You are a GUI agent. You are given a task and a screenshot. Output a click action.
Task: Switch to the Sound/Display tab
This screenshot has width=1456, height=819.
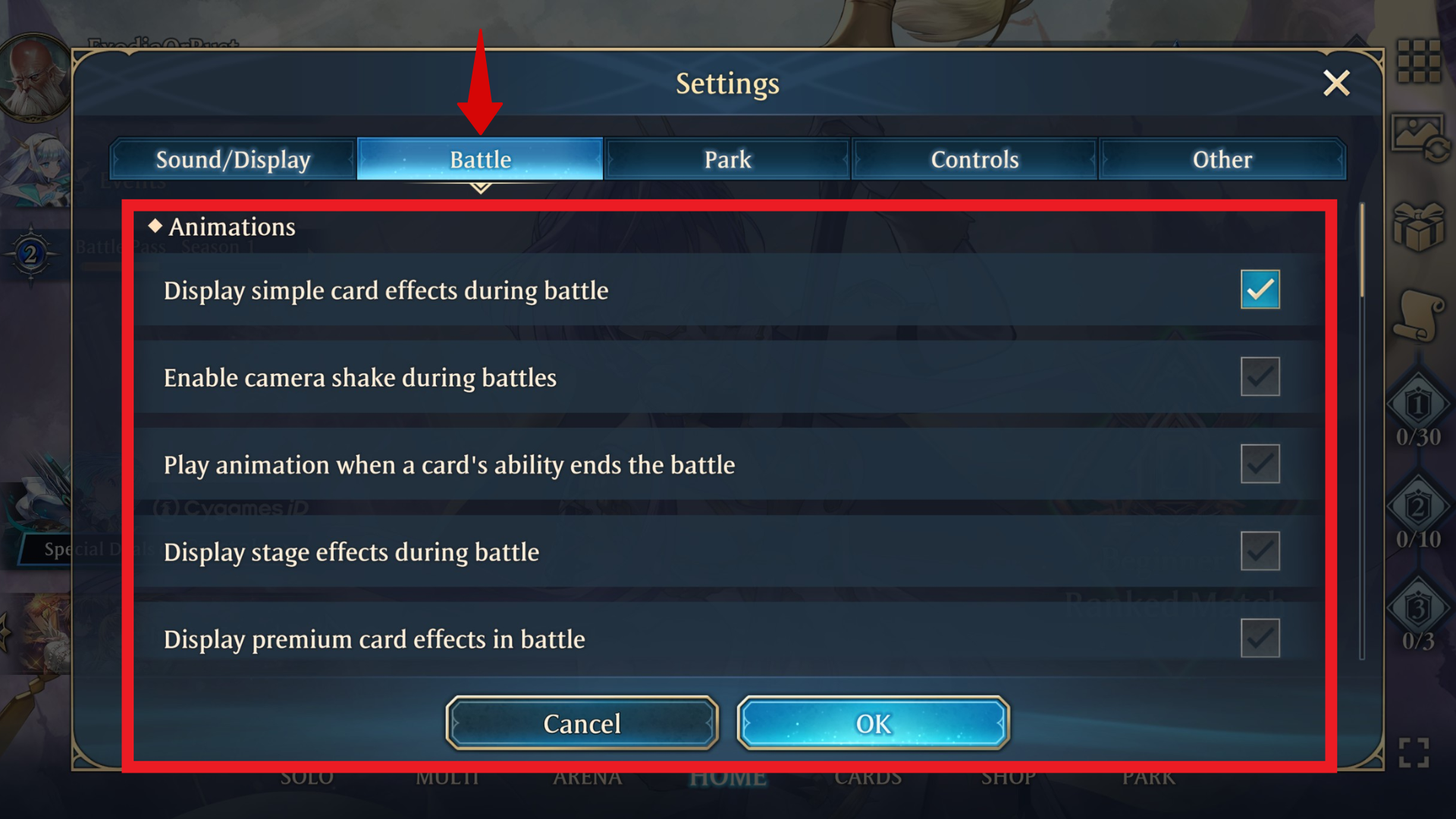(232, 159)
